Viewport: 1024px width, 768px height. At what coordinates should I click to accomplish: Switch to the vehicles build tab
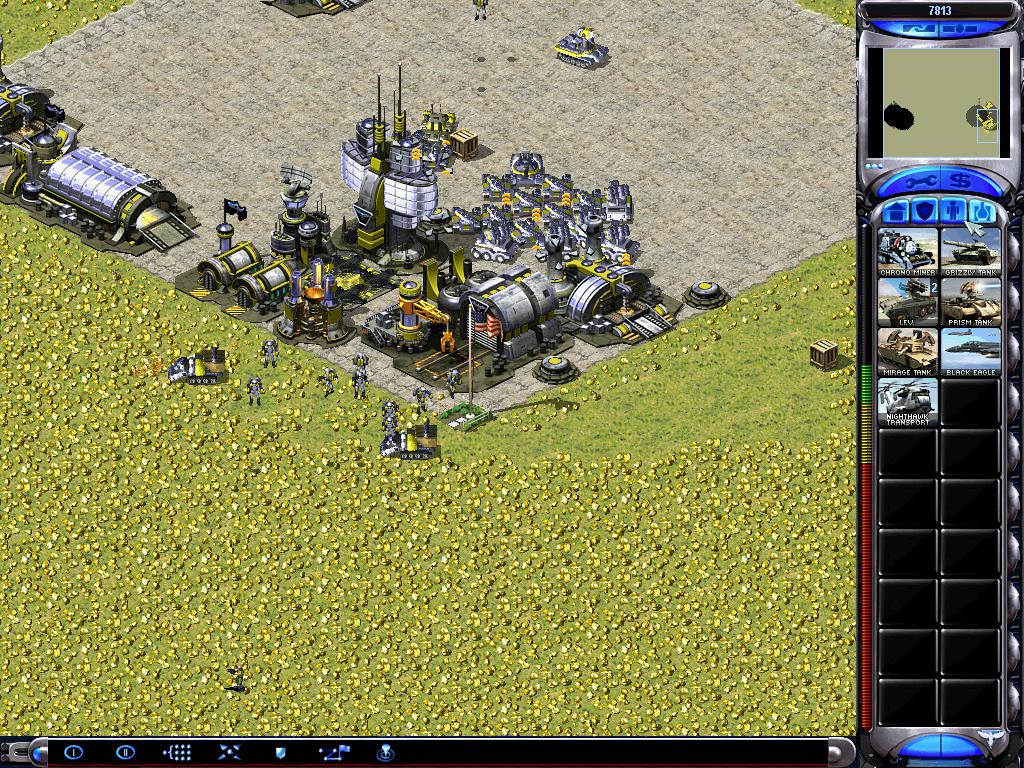tap(980, 211)
